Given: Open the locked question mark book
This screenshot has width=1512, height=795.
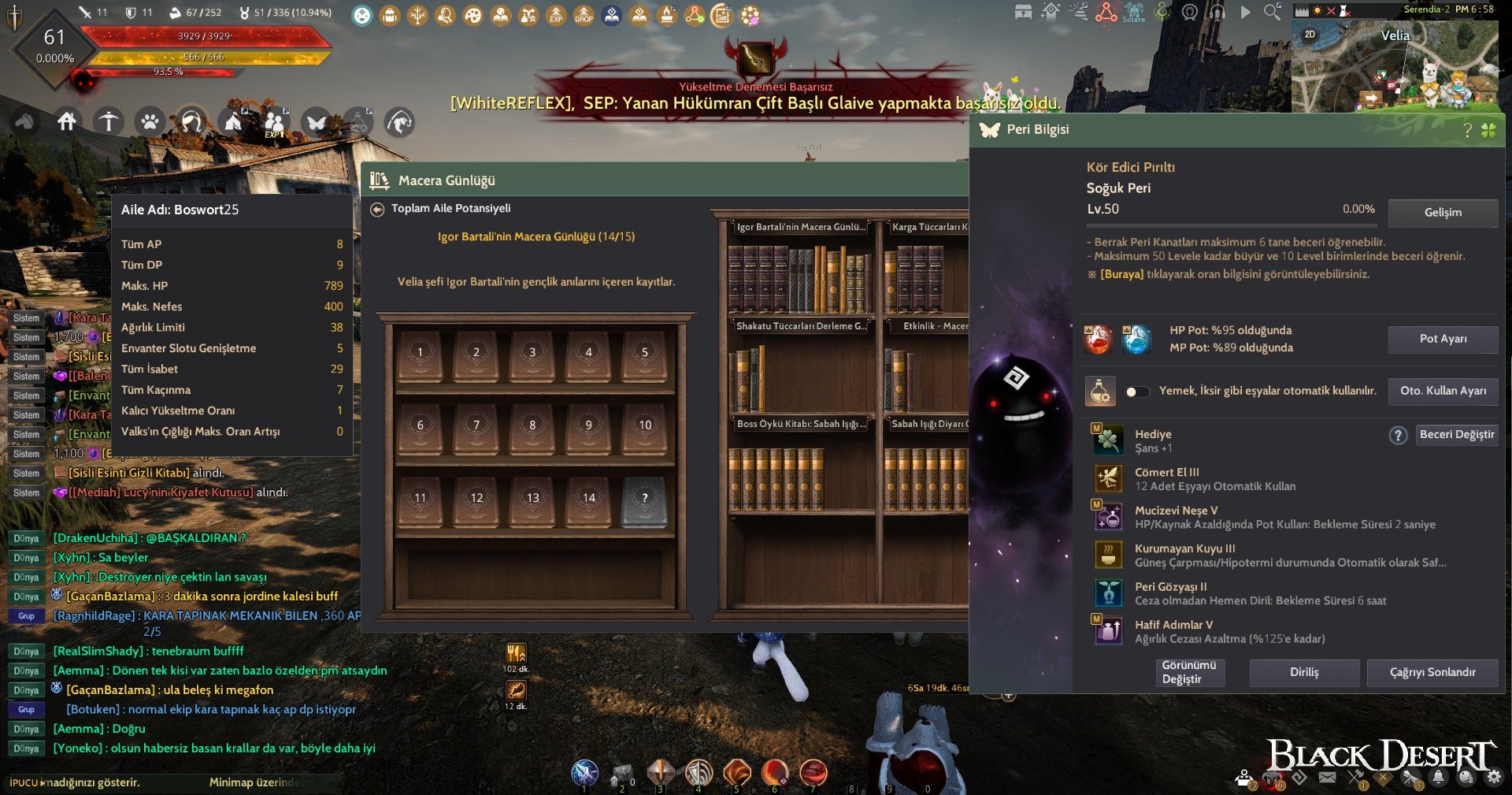Looking at the screenshot, I should [644, 499].
